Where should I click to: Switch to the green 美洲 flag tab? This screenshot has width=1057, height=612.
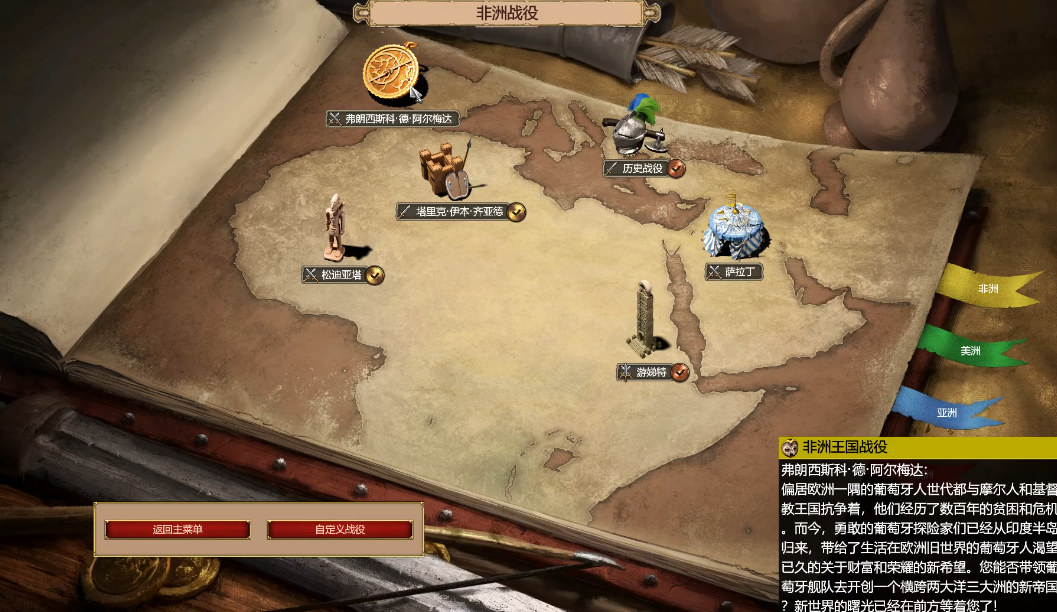point(970,351)
